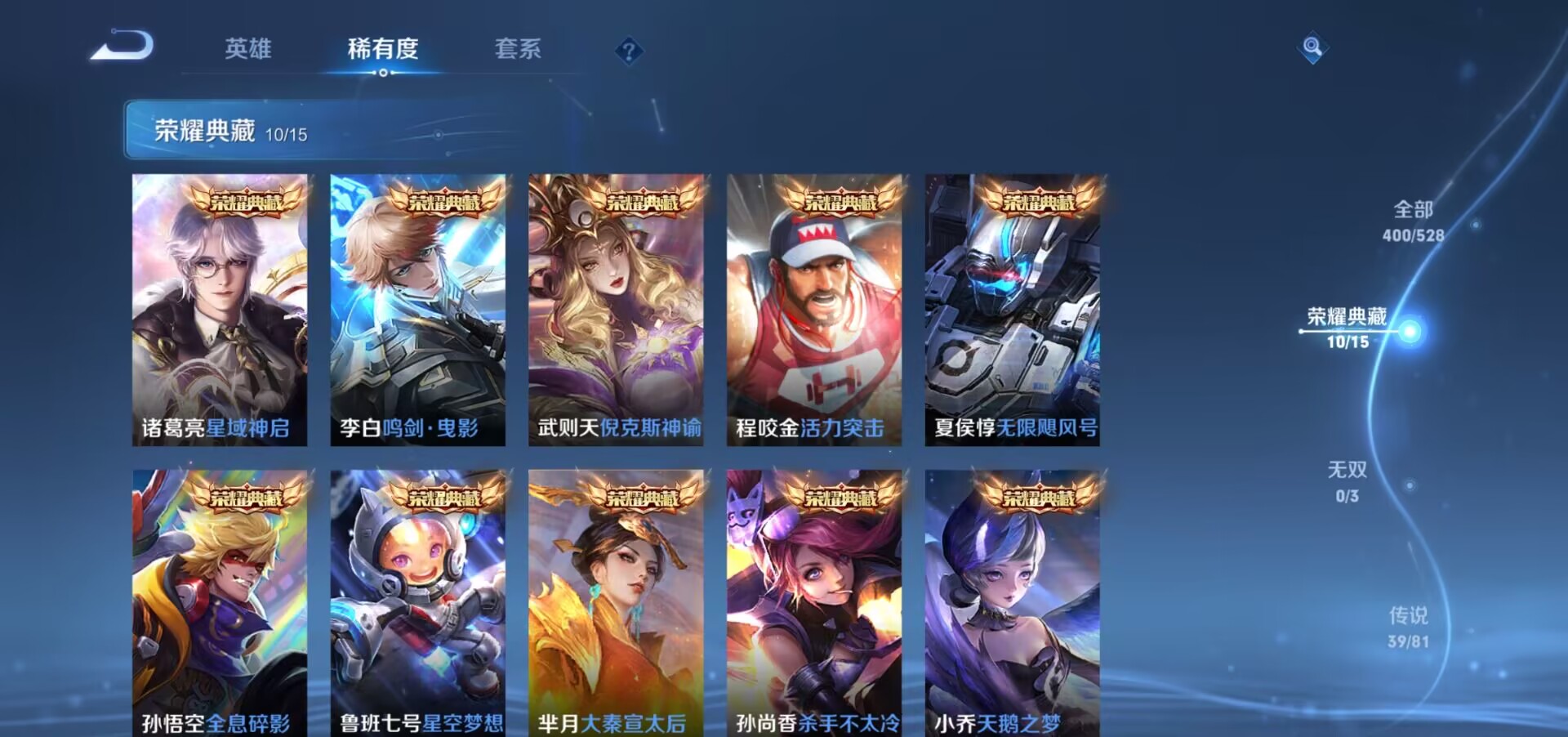Switch to the 英雄 tab
Screen dimensions: 1568x737
(x=250, y=49)
